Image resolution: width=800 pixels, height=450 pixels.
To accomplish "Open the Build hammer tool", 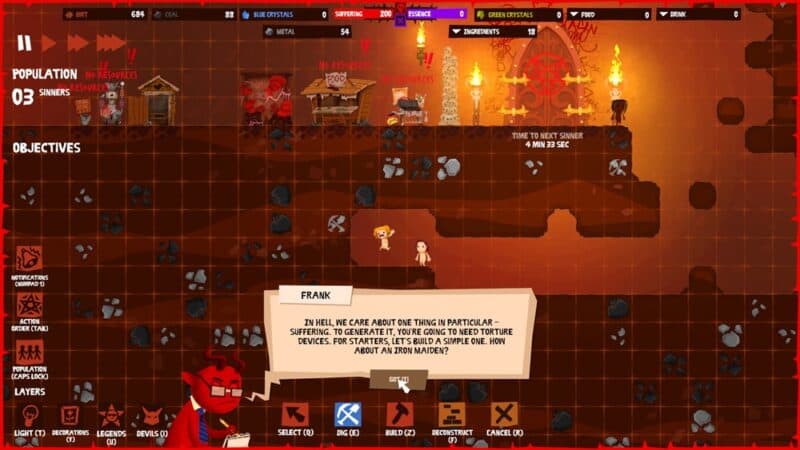I will pyautogui.click(x=400, y=415).
